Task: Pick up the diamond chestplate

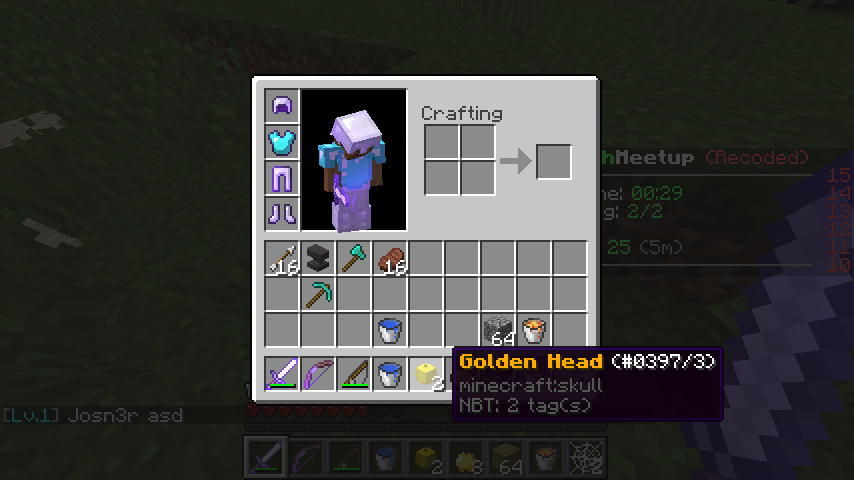Action: [282, 143]
